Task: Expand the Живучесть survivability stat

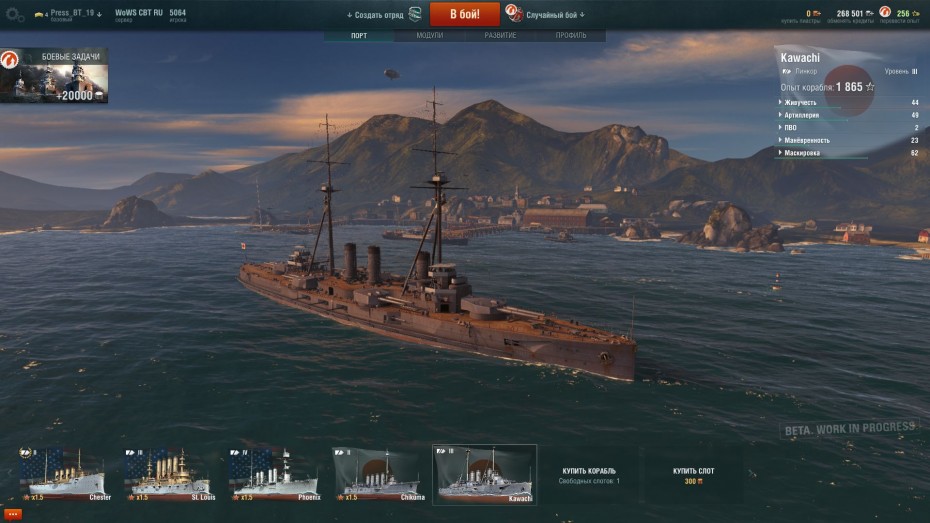Action: pyautogui.click(x=801, y=102)
